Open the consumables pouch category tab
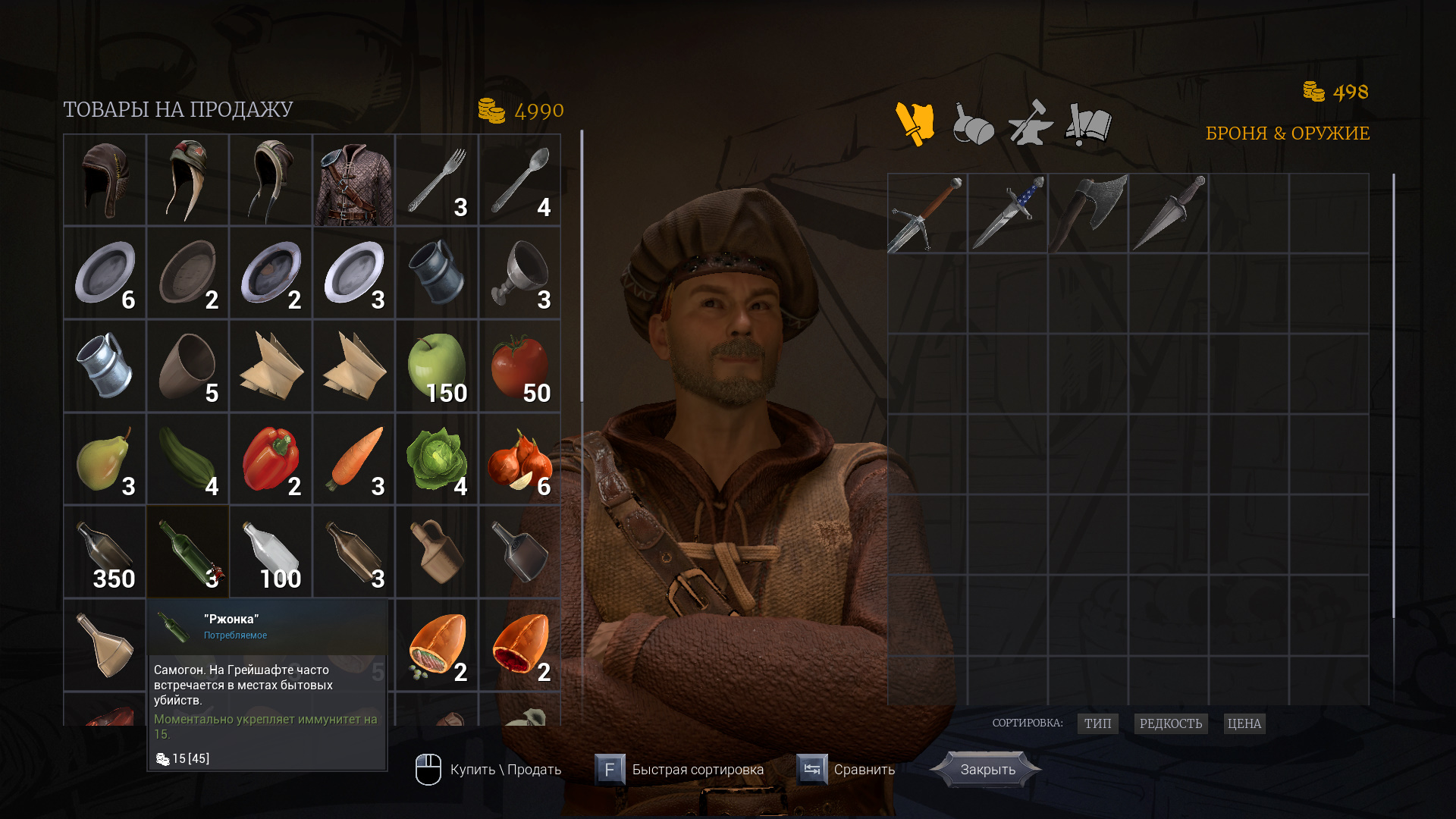Viewport: 1456px width, 819px height. tap(973, 124)
